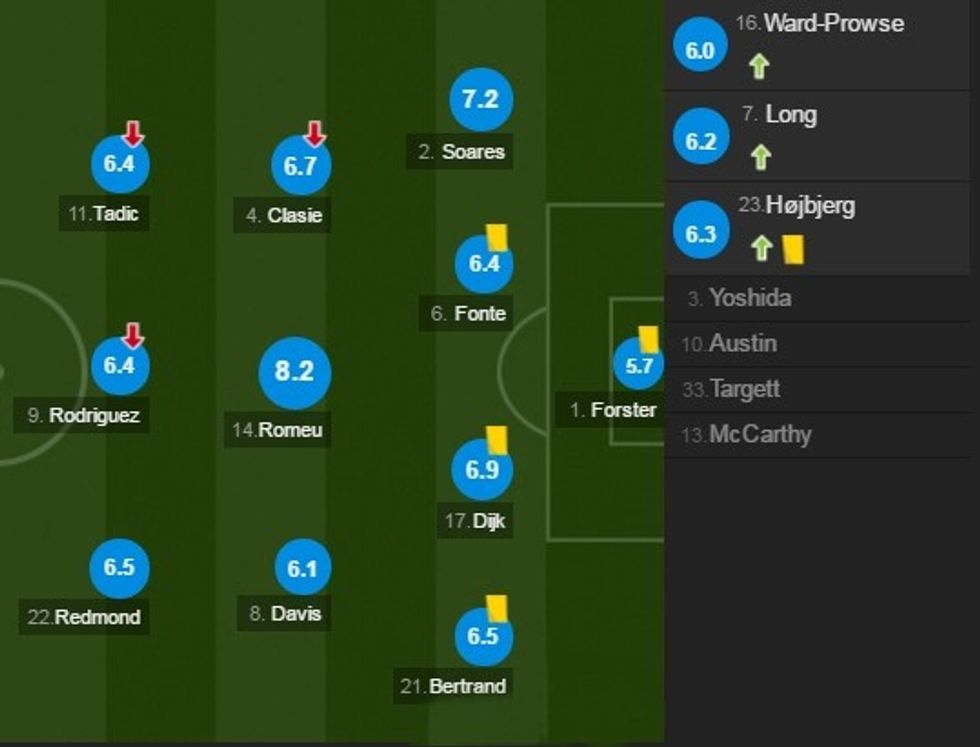Viewport: 980px width, 747px height.
Task: Select Højbjerg in the substitutes list
Action: pyautogui.click(x=810, y=206)
